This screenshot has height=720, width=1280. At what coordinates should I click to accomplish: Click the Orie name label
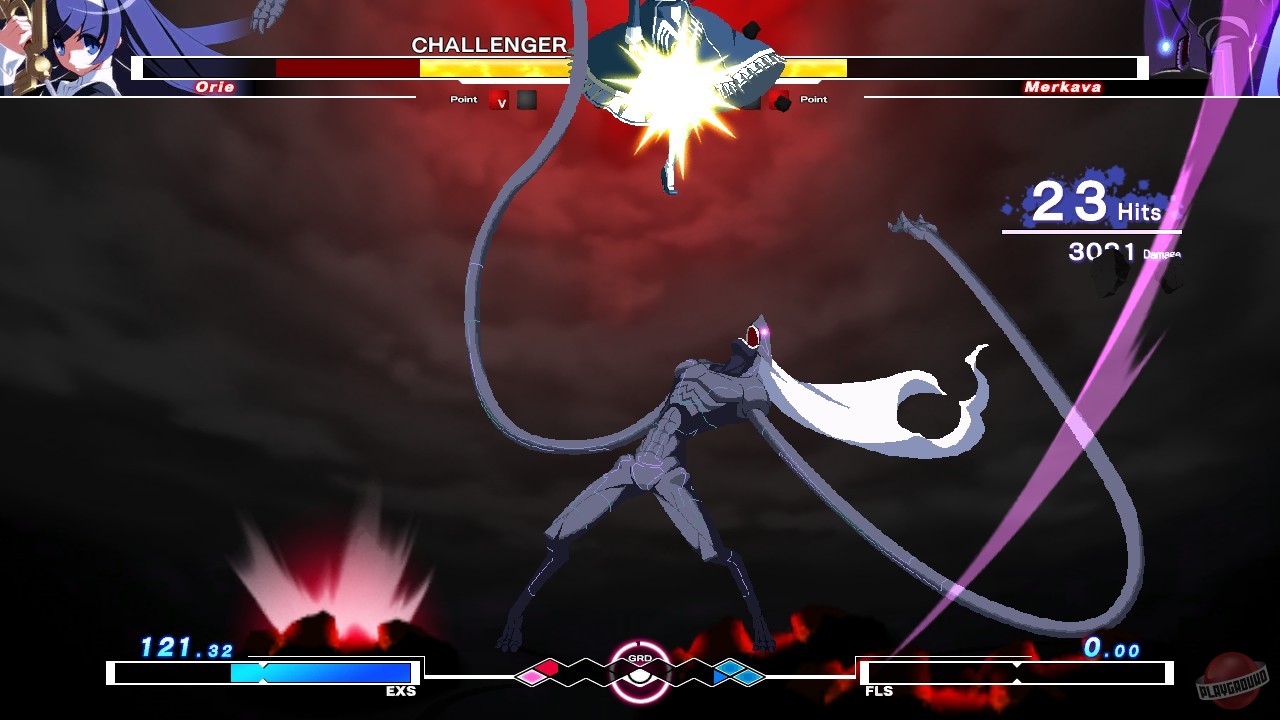(216, 87)
